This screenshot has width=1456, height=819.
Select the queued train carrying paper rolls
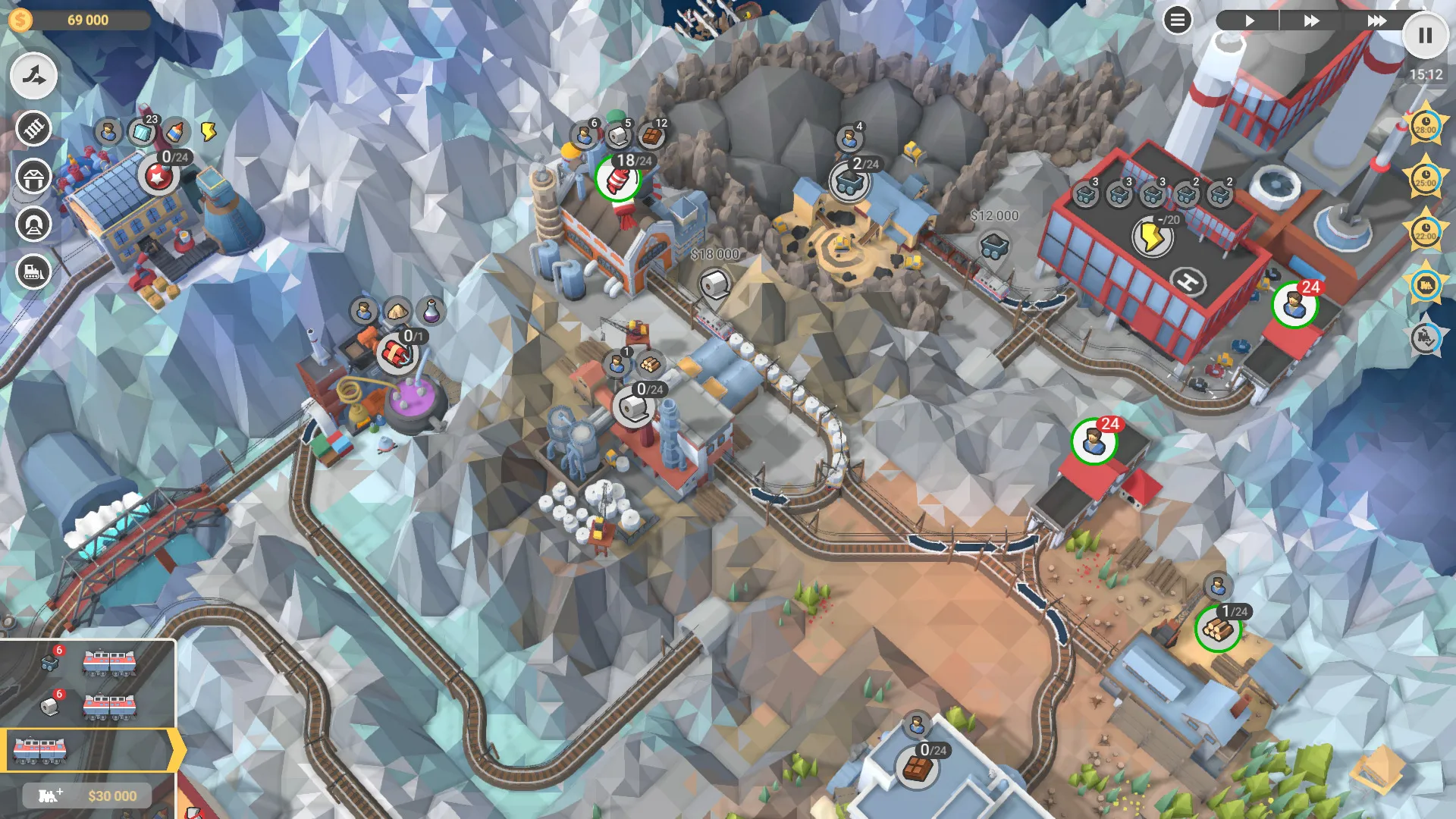tap(109, 707)
